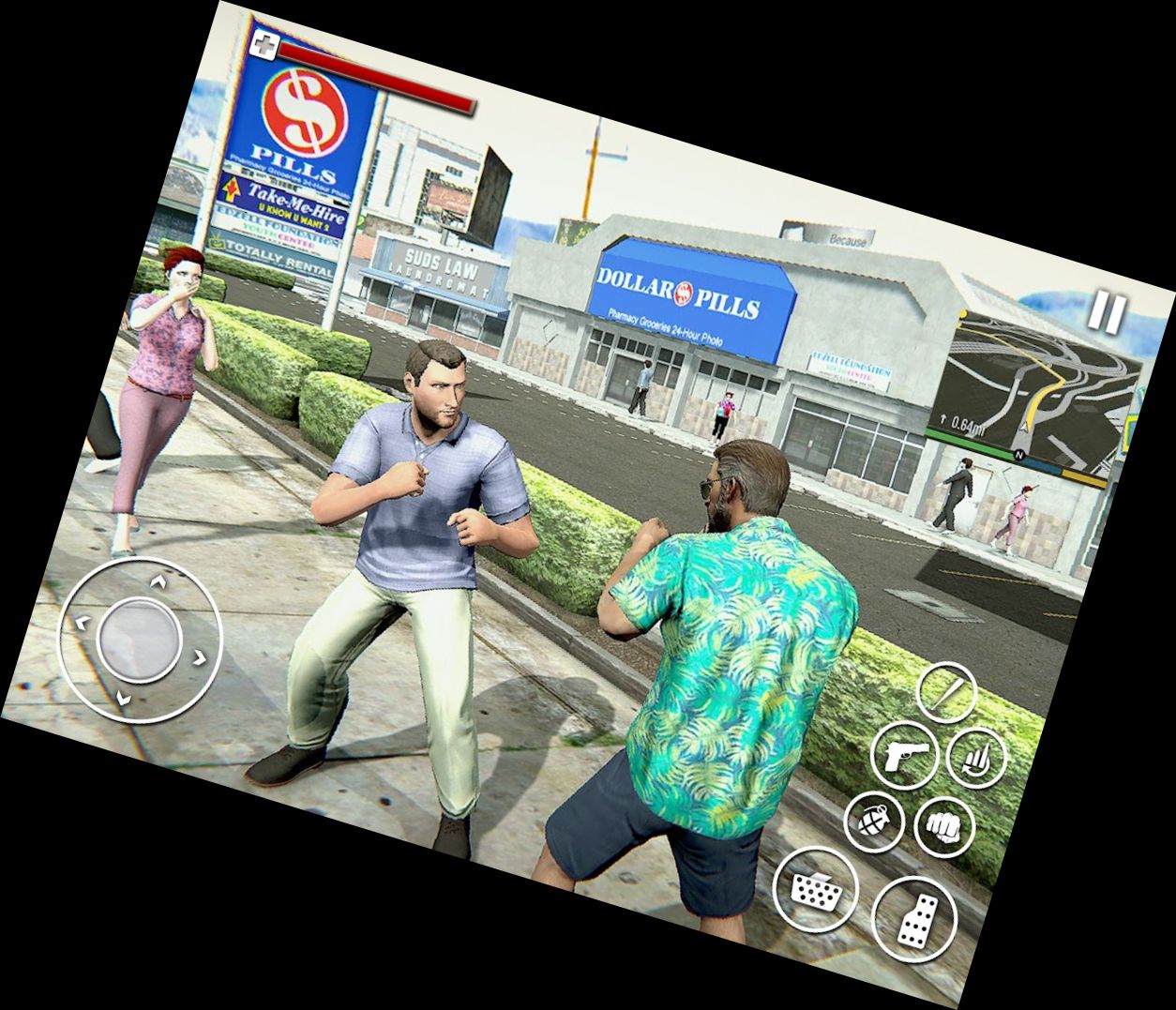Punch with the fist button
This screenshot has height=1010, width=1176.
[943, 827]
